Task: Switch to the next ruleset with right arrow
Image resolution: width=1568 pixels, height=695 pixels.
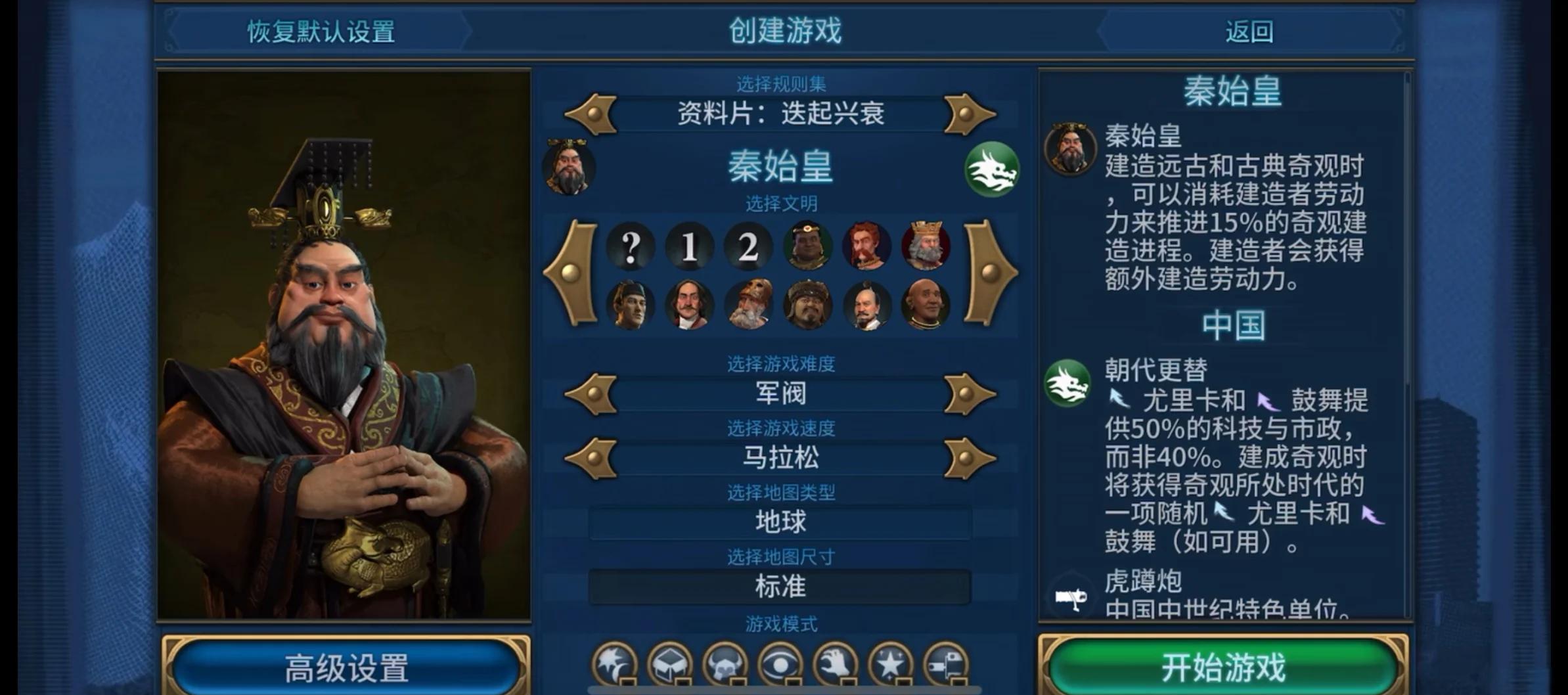Action: 969,114
